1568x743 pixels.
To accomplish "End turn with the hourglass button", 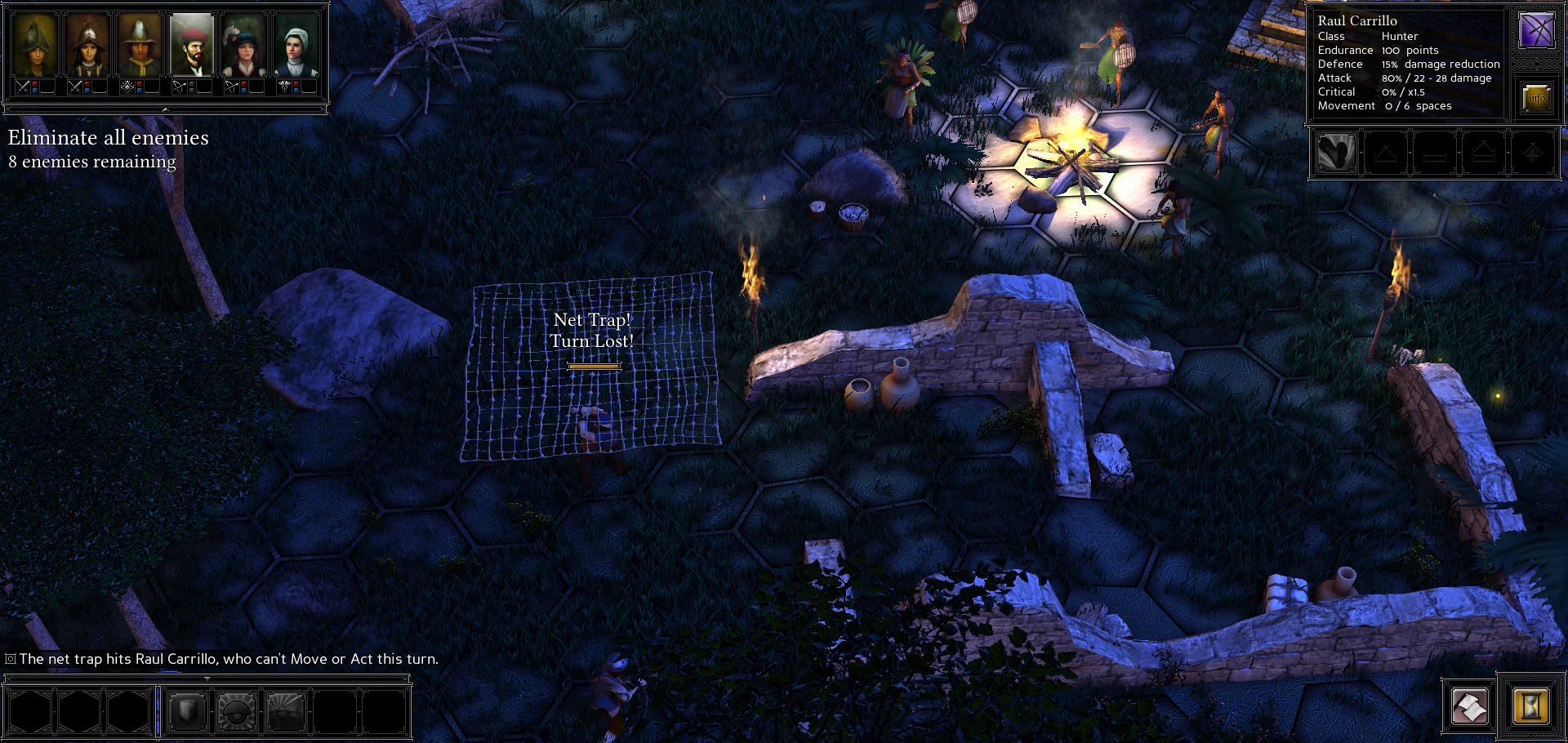I will (1530, 705).
